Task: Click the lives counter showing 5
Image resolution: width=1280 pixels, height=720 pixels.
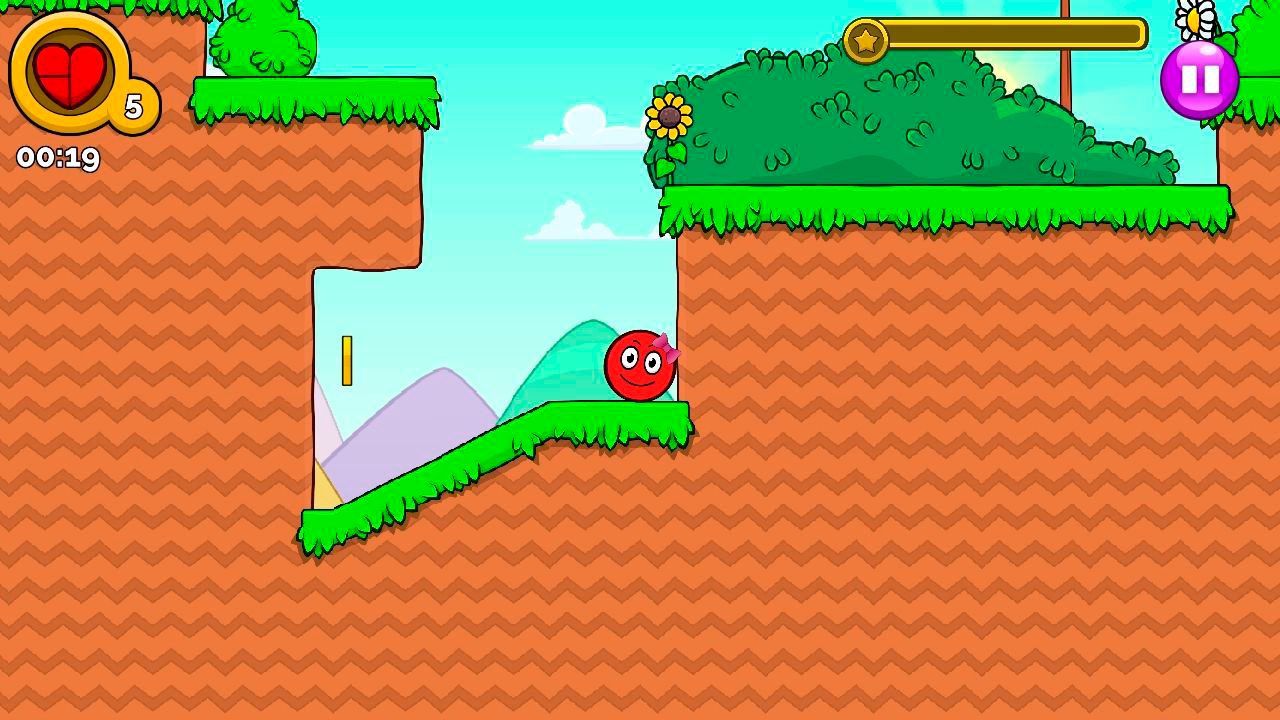Action: click(132, 104)
